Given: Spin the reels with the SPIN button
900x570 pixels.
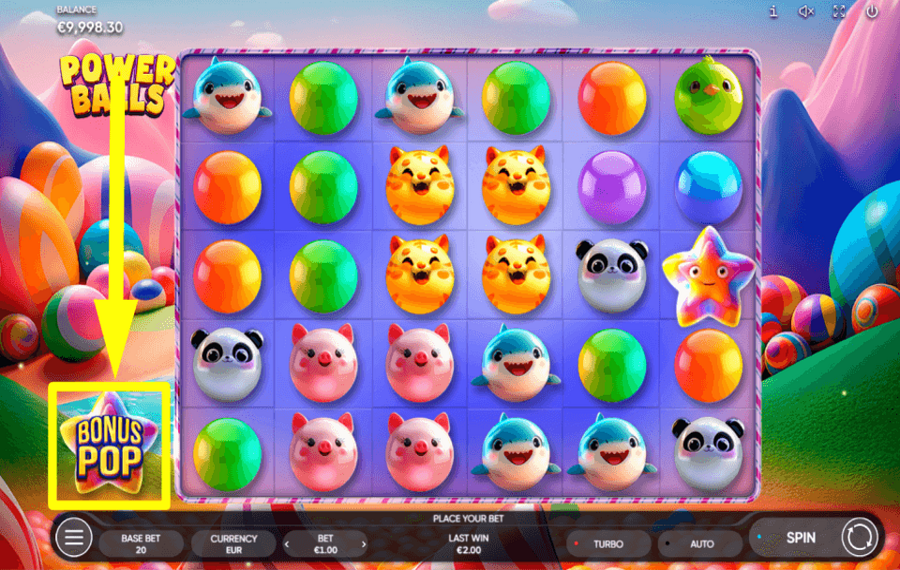Looking at the screenshot, I should point(800,537).
